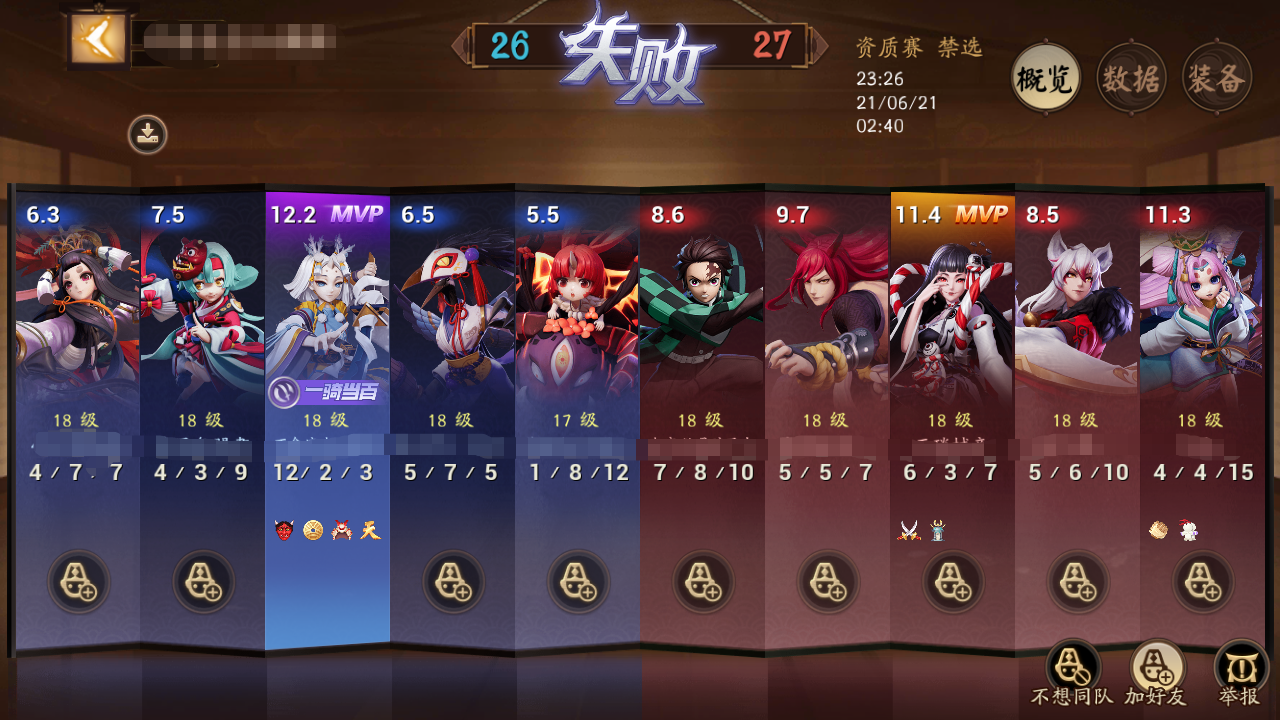
Task: Click the add friend button under the Tanjiro player
Action: click(701, 583)
